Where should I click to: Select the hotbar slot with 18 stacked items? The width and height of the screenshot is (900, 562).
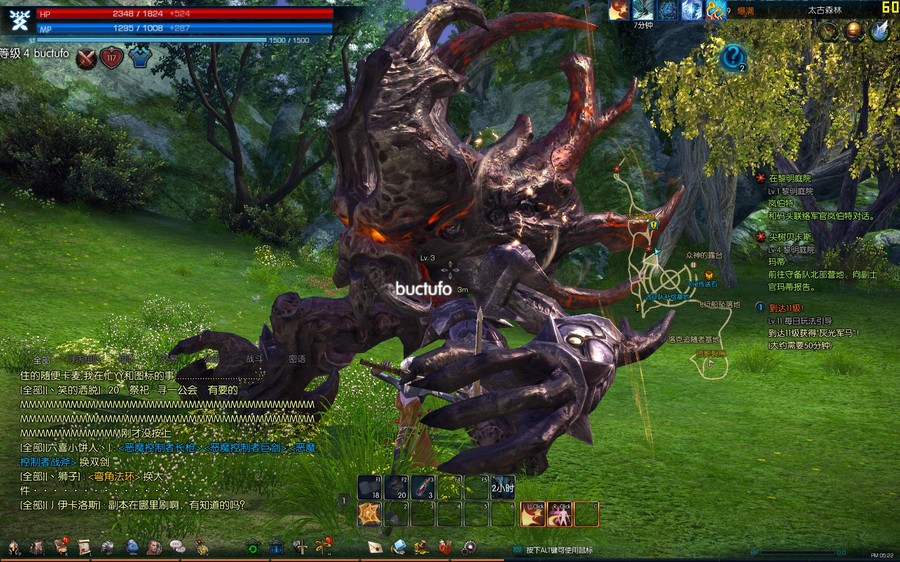(370, 487)
